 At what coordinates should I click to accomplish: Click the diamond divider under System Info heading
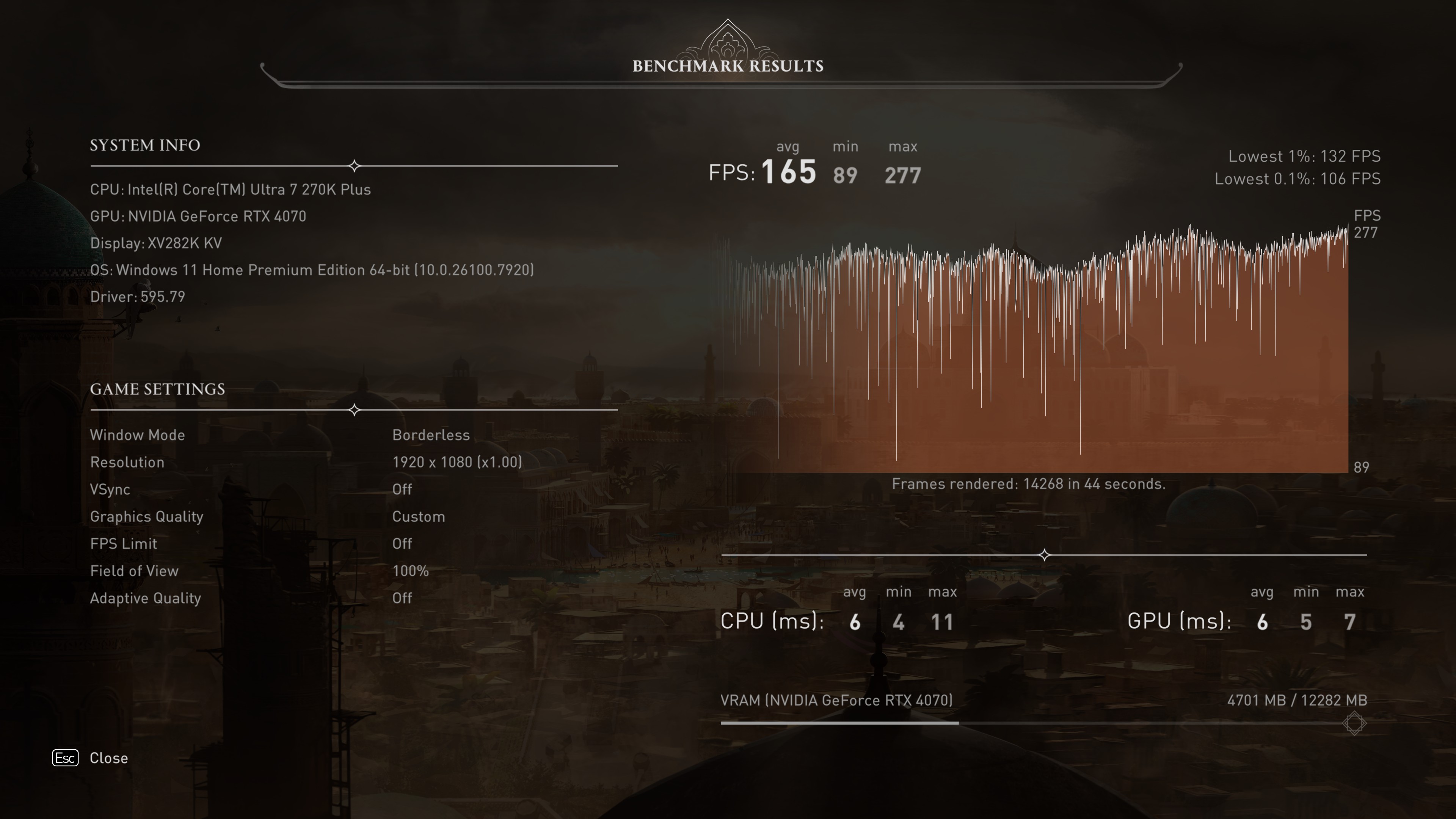[355, 166]
